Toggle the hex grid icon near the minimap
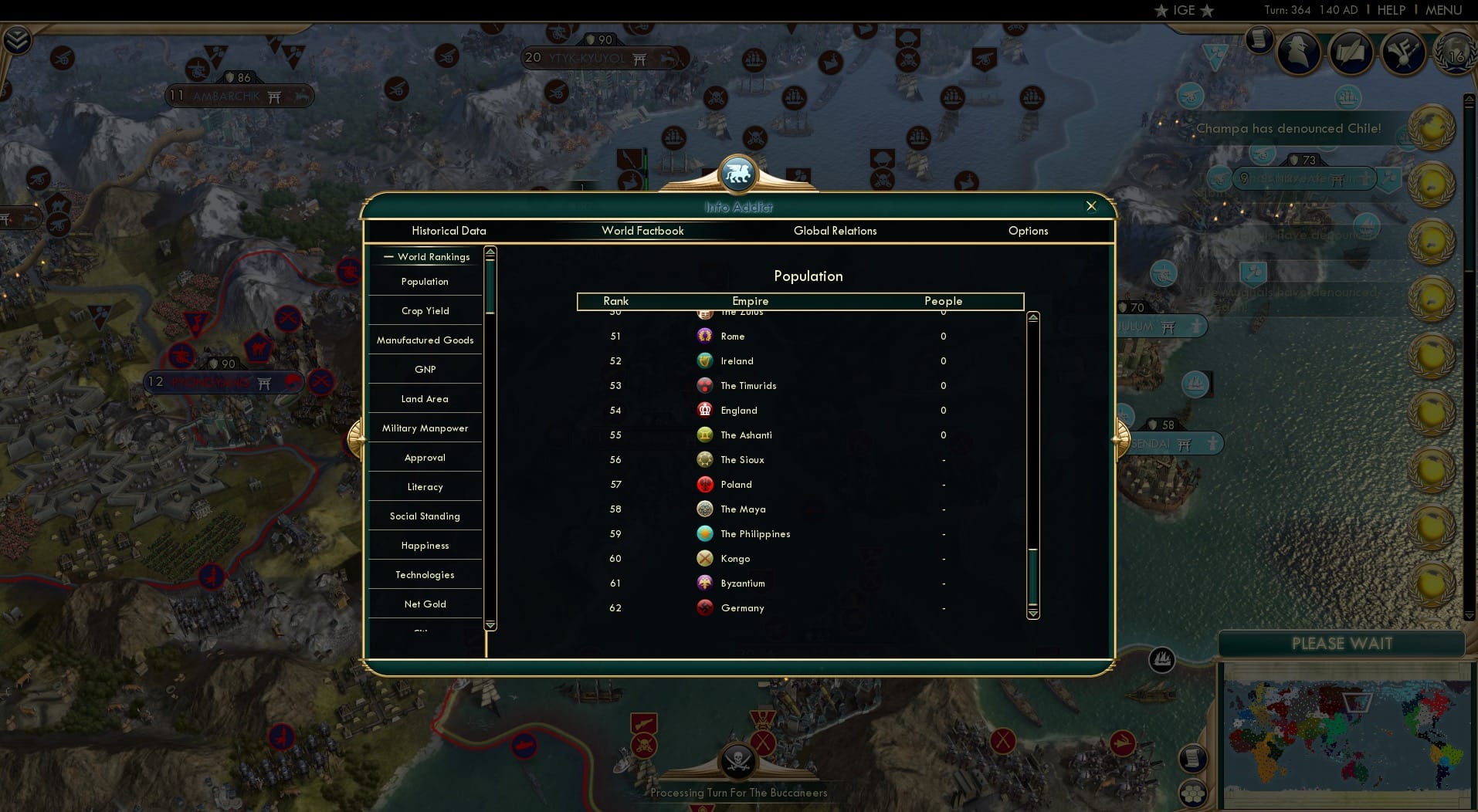1478x812 pixels. click(1195, 791)
